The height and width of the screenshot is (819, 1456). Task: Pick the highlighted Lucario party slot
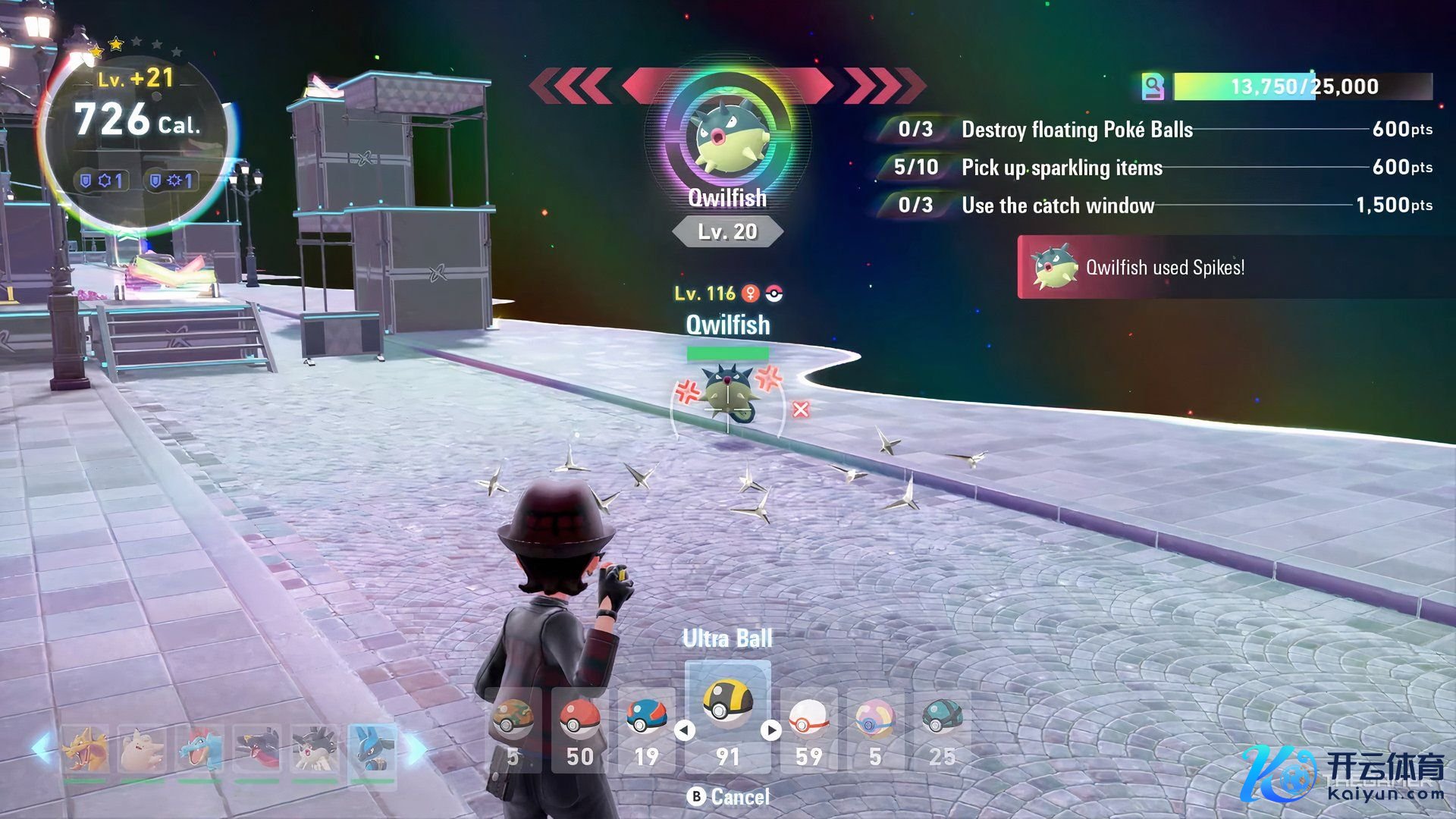372,749
